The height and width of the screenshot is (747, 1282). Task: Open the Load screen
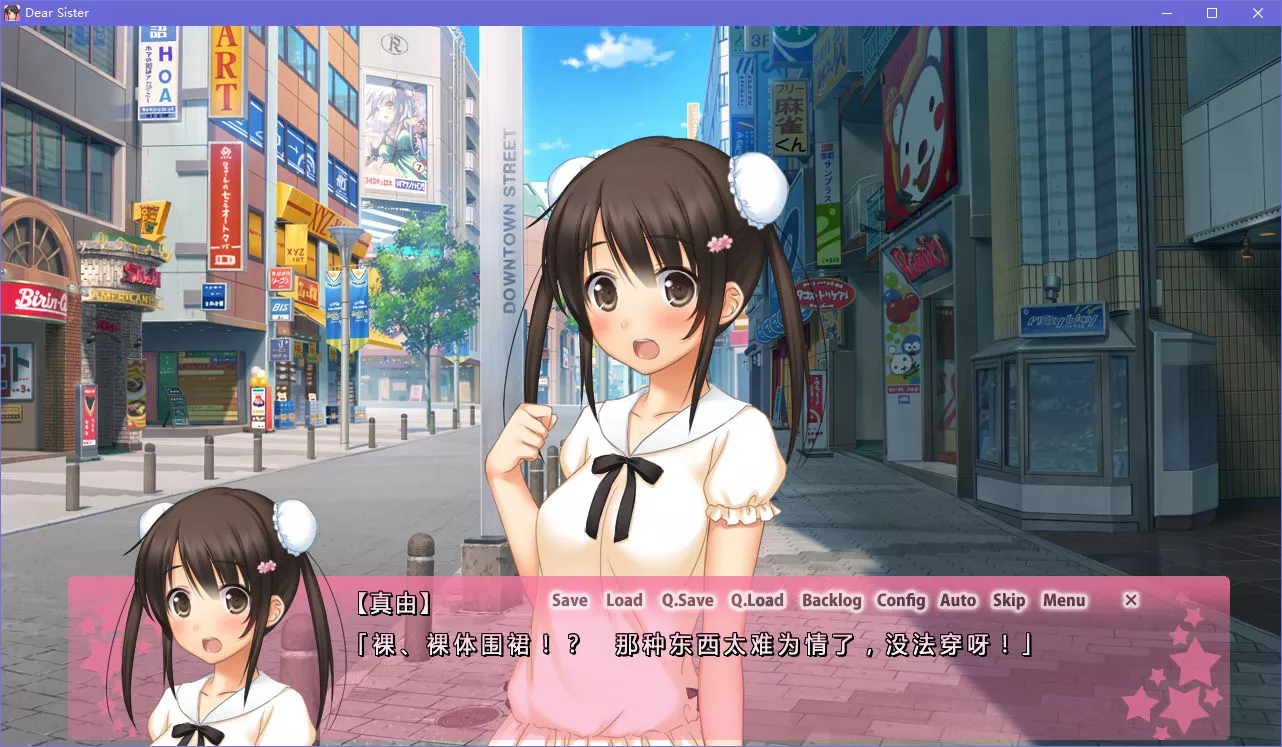coord(624,600)
